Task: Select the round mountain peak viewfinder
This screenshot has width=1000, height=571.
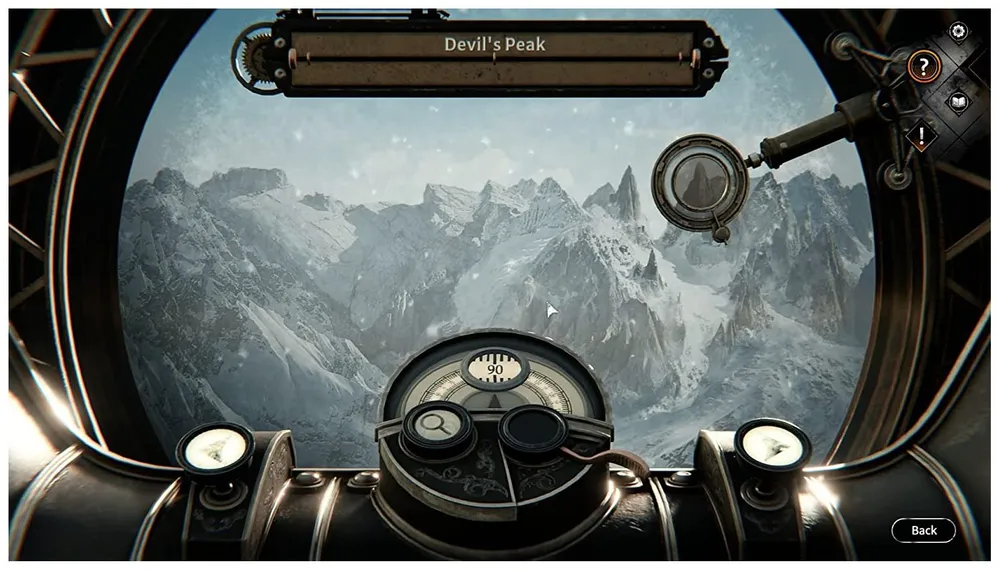Action: pyautogui.click(x=700, y=182)
